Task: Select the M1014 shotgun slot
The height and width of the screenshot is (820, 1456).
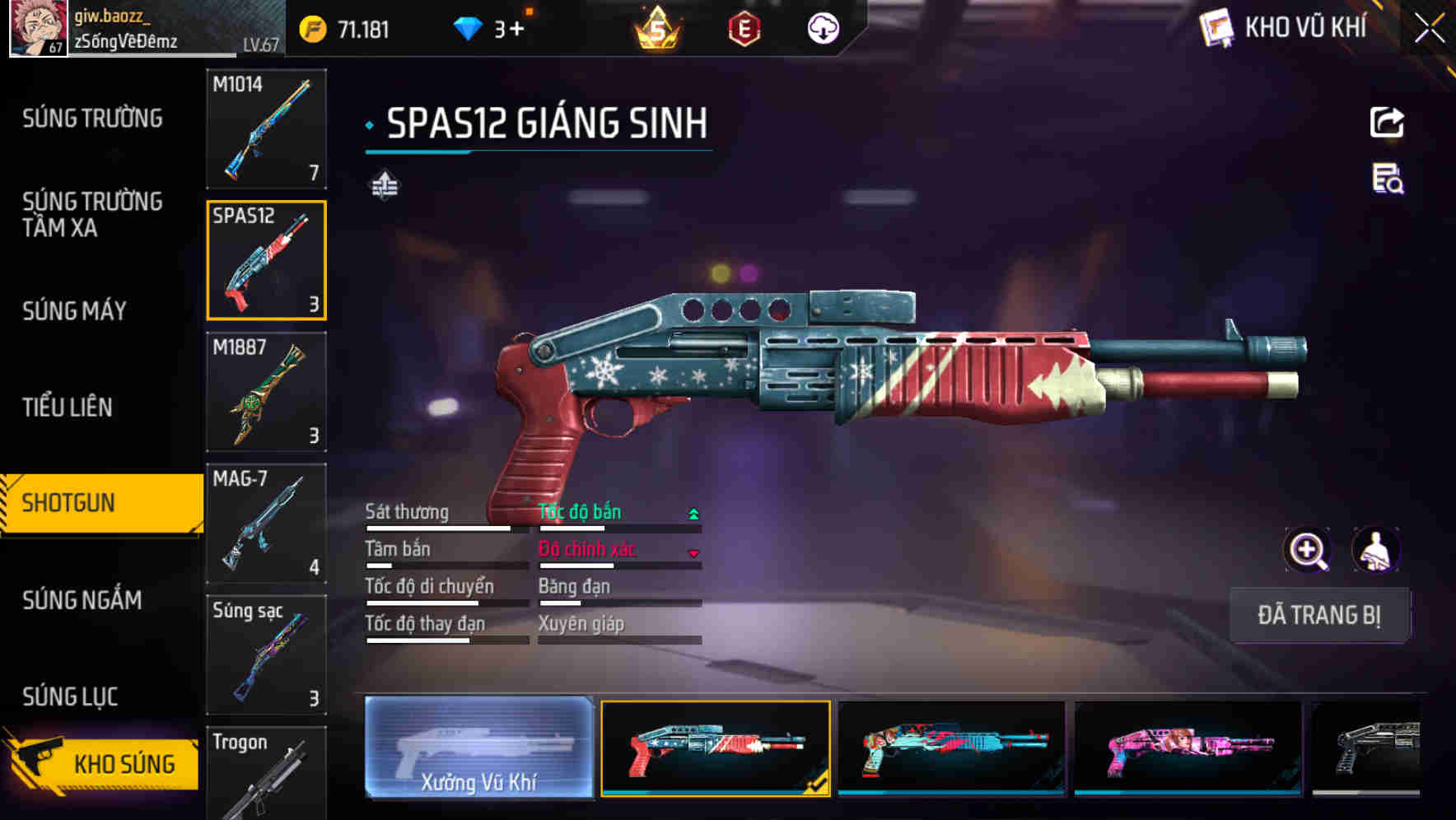Action: pos(266,128)
